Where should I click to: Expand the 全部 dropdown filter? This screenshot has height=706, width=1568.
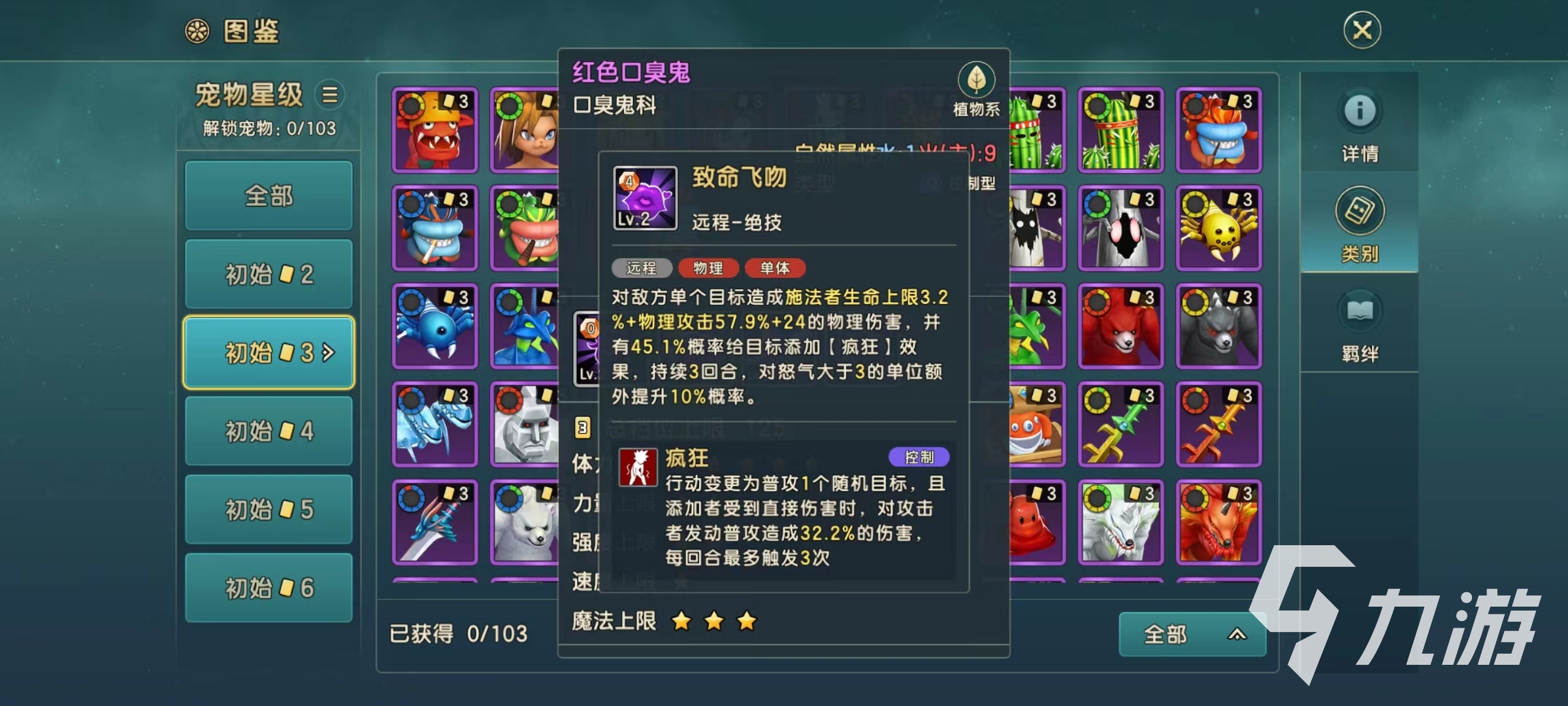(1192, 634)
